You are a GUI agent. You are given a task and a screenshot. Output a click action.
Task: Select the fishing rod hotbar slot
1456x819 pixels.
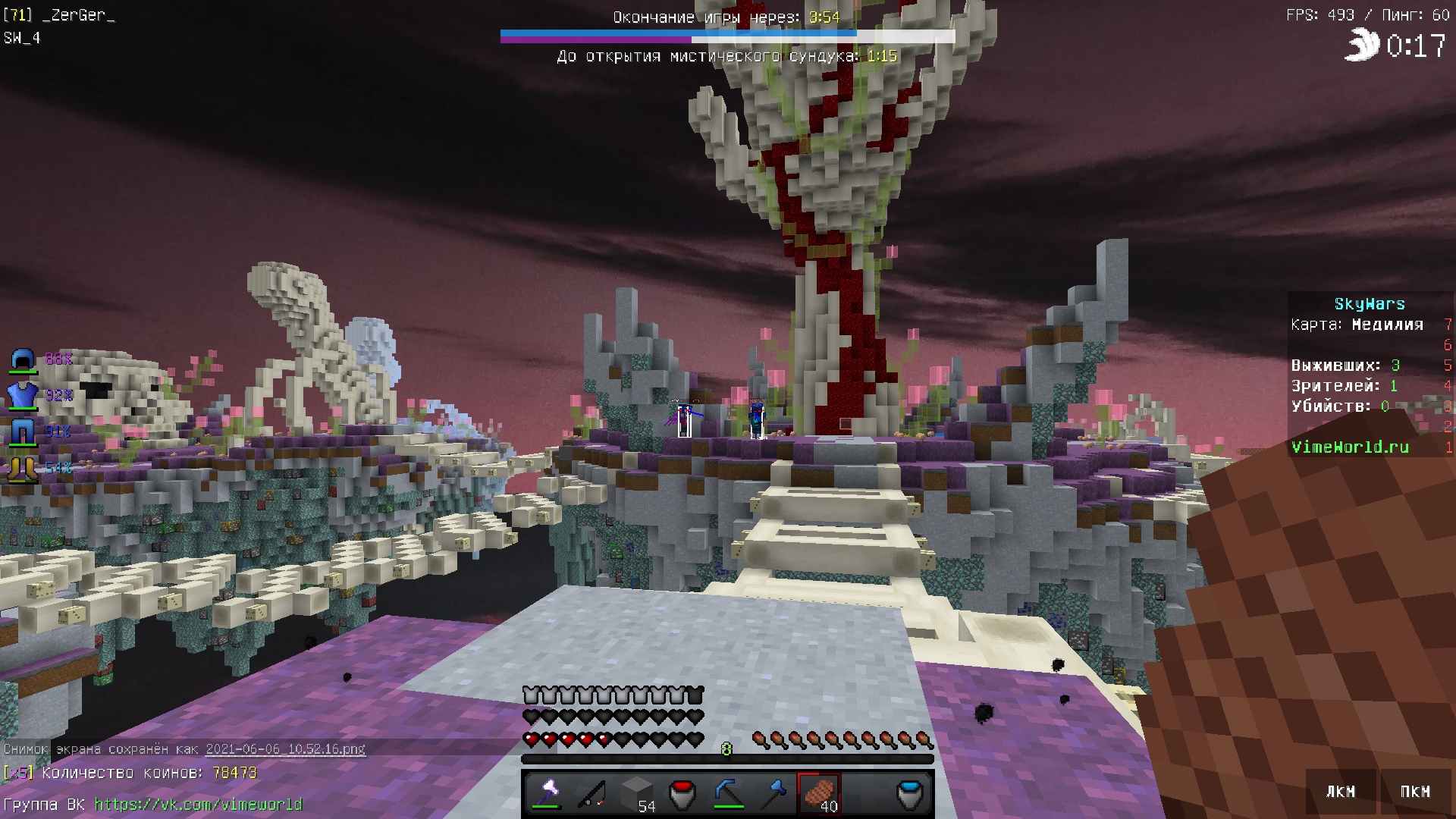(591, 793)
